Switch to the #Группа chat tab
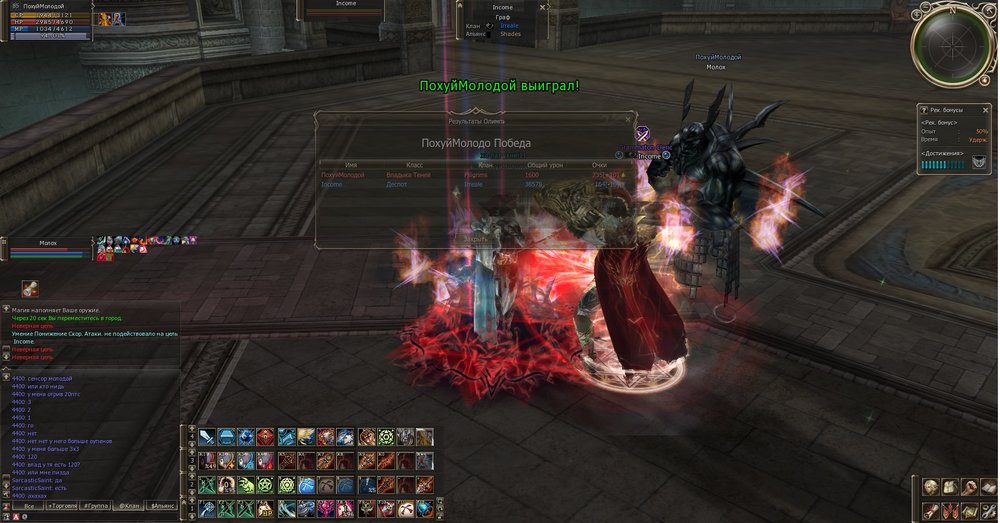The height and width of the screenshot is (523, 1000). [x=96, y=507]
